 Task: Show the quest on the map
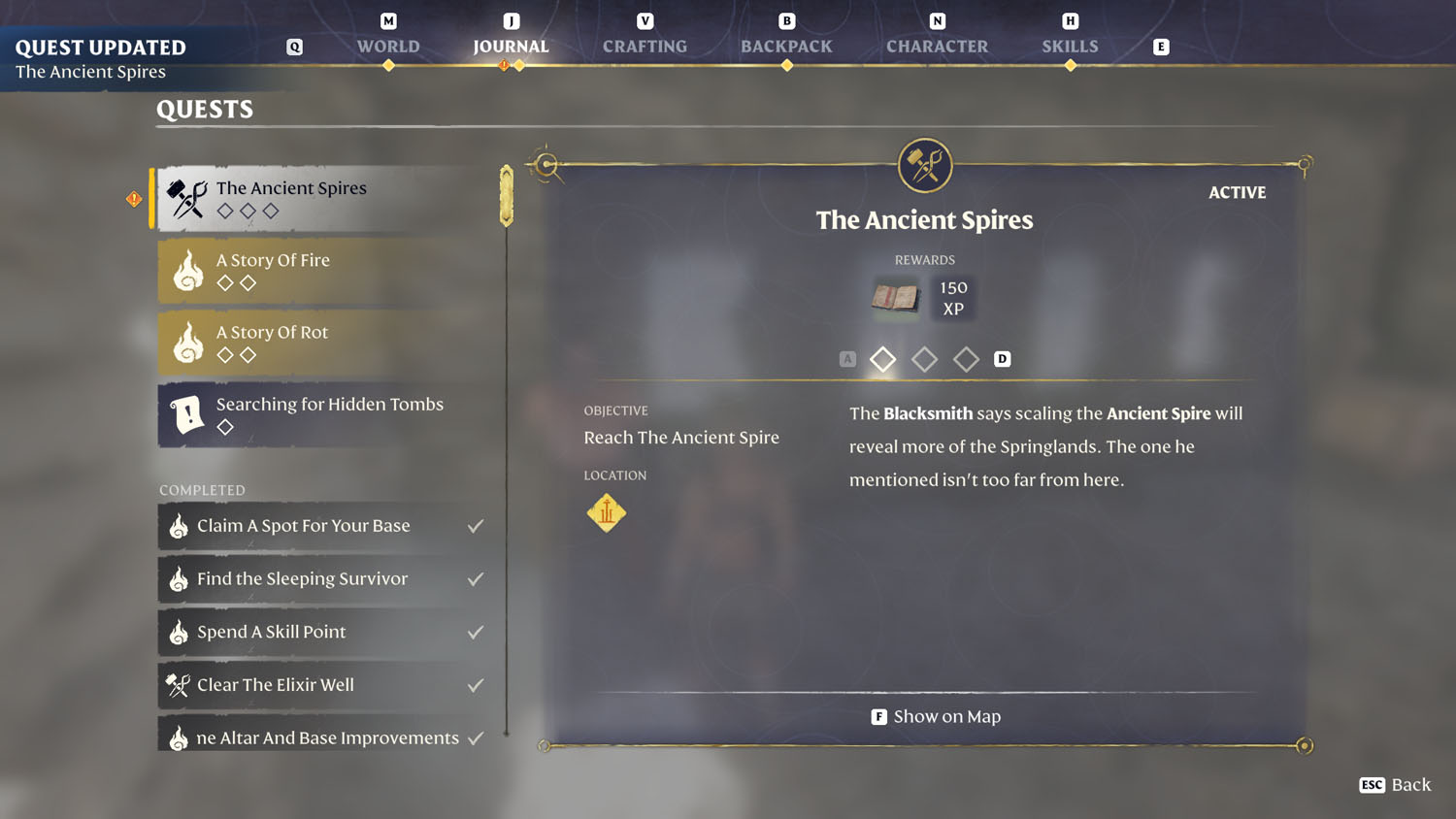tap(936, 717)
